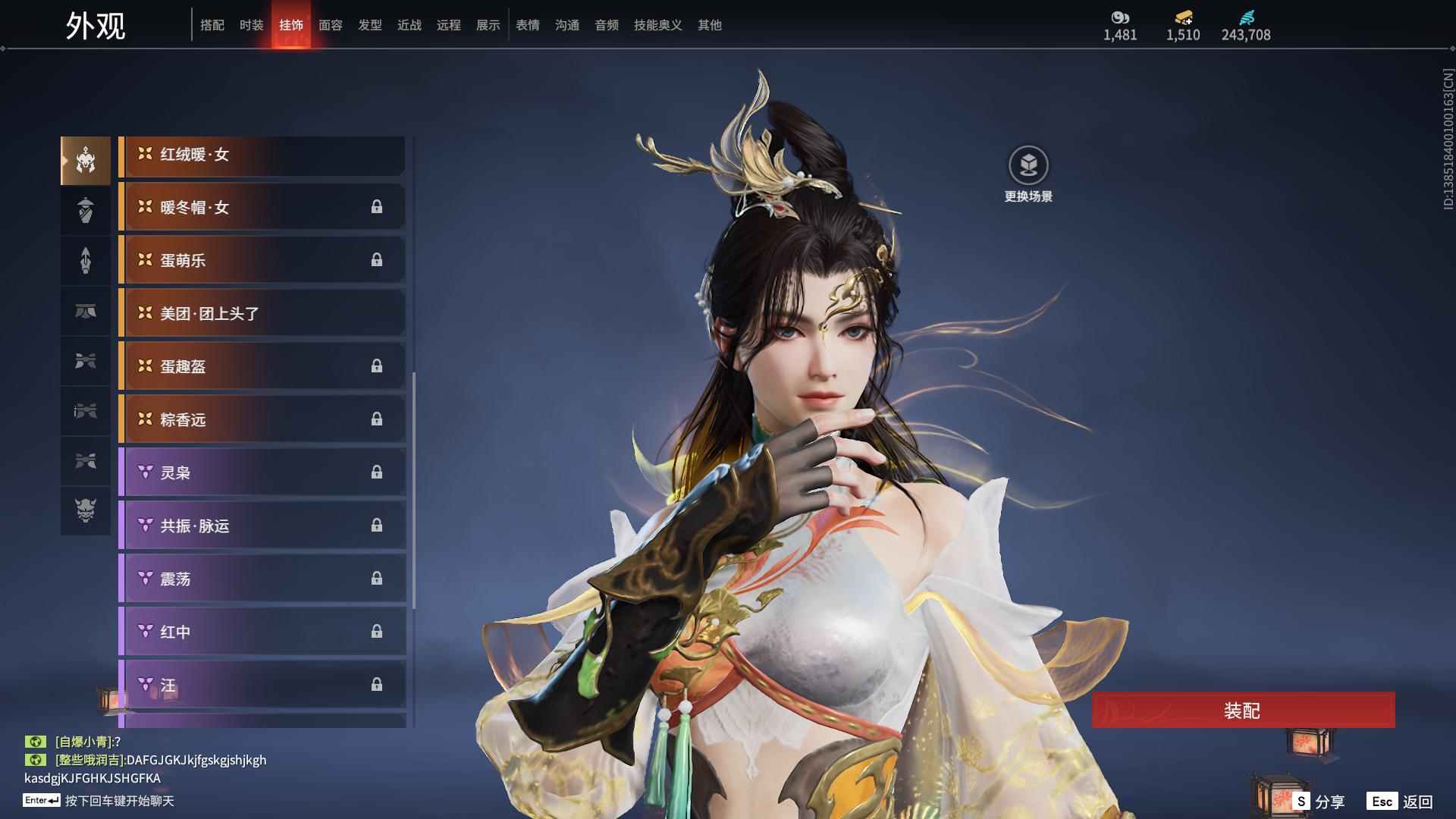Select the head accessory category icon

click(86, 159)
